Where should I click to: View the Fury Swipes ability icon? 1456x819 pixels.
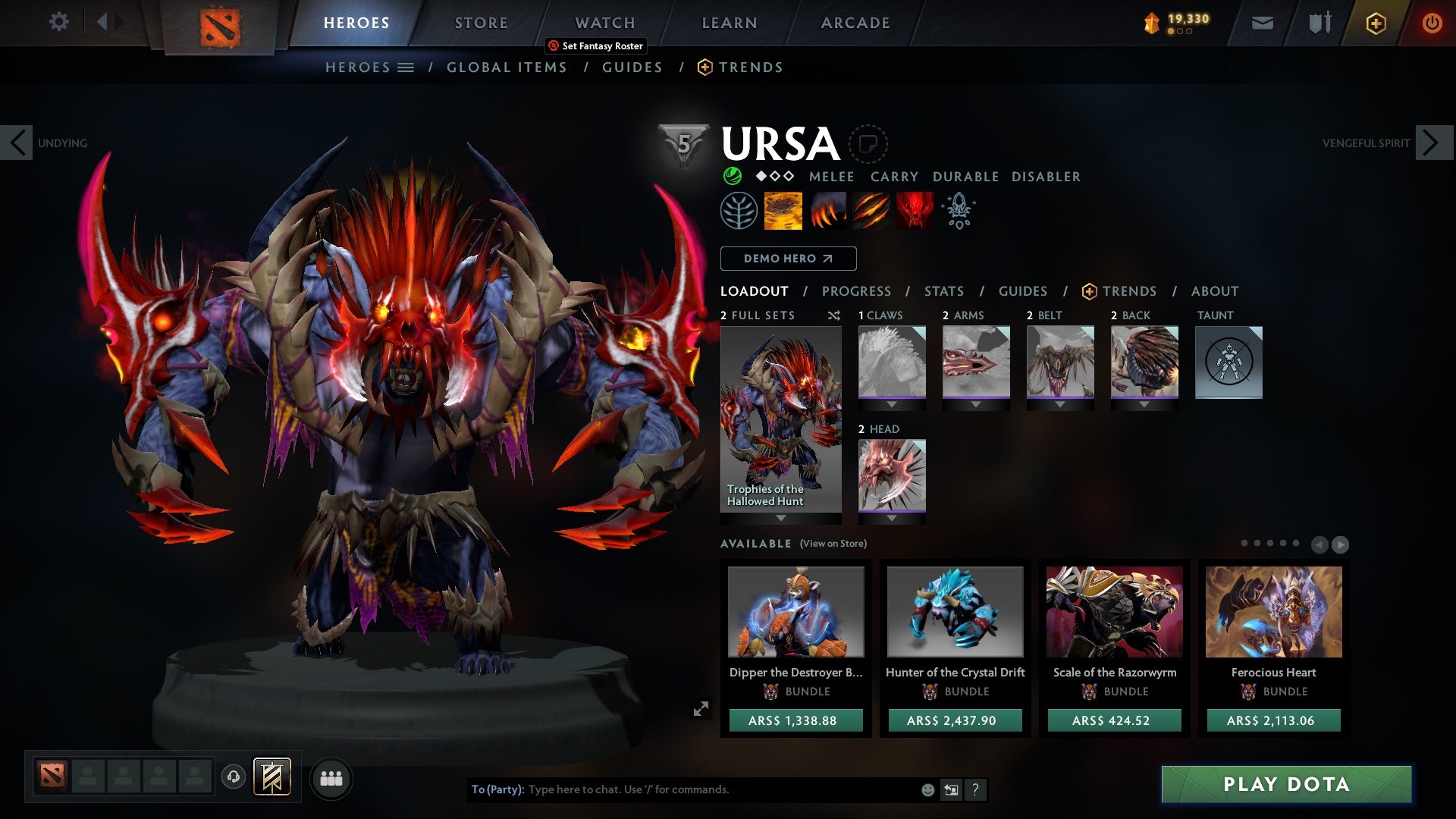pyautogui.click(x=870, y=211)
